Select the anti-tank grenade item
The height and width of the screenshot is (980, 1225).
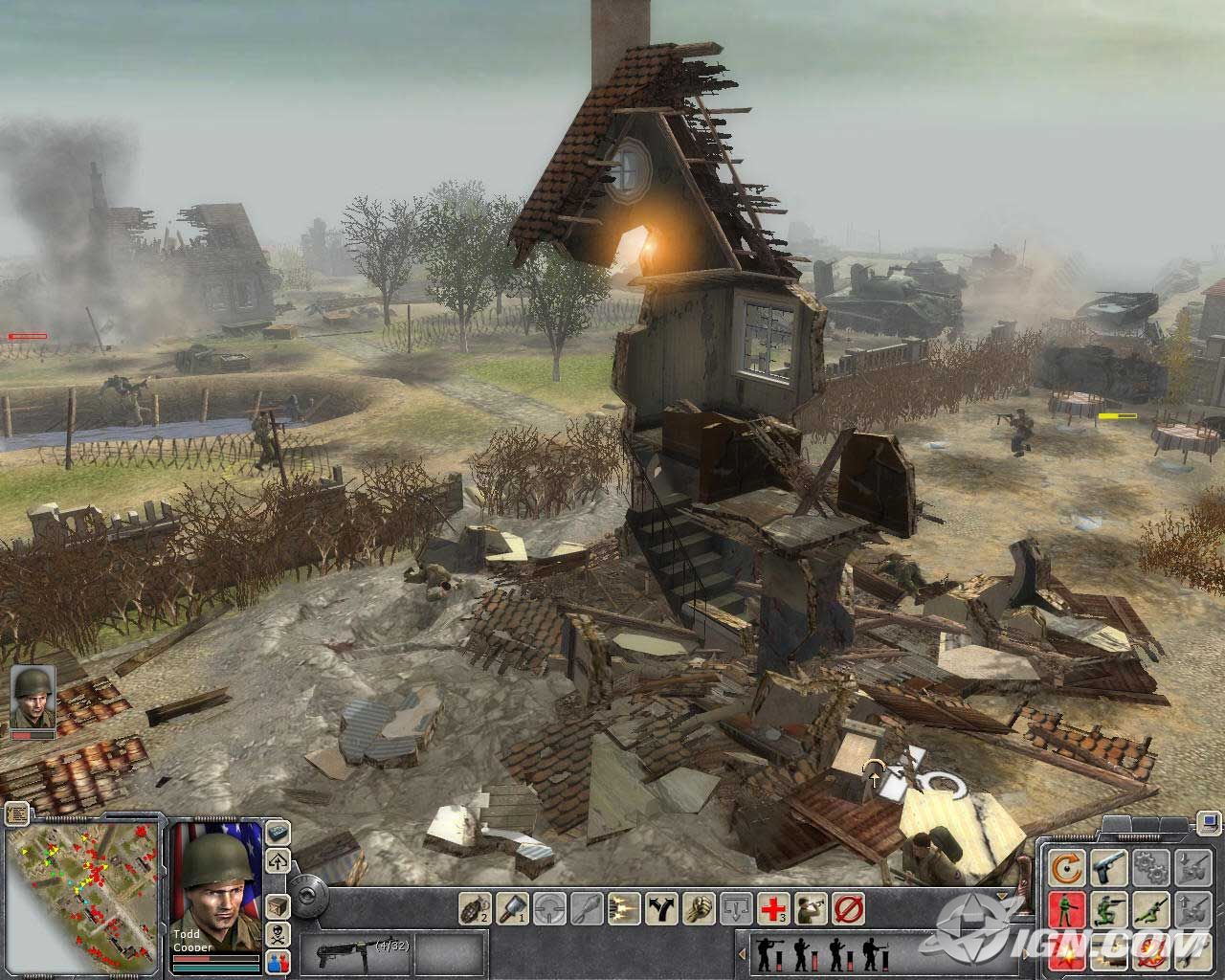(511, 906)
